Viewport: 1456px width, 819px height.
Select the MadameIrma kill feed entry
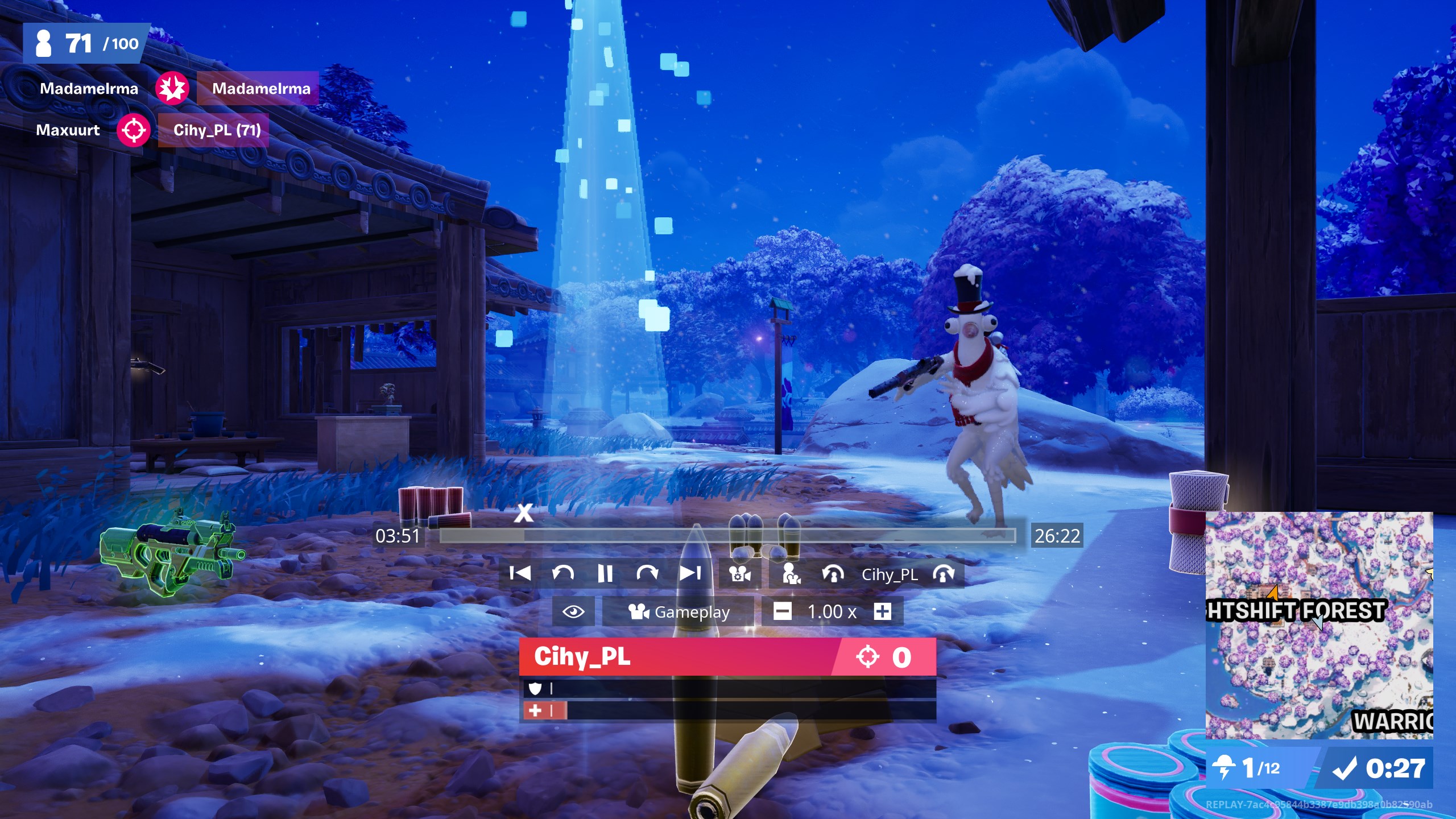point(260,89)
